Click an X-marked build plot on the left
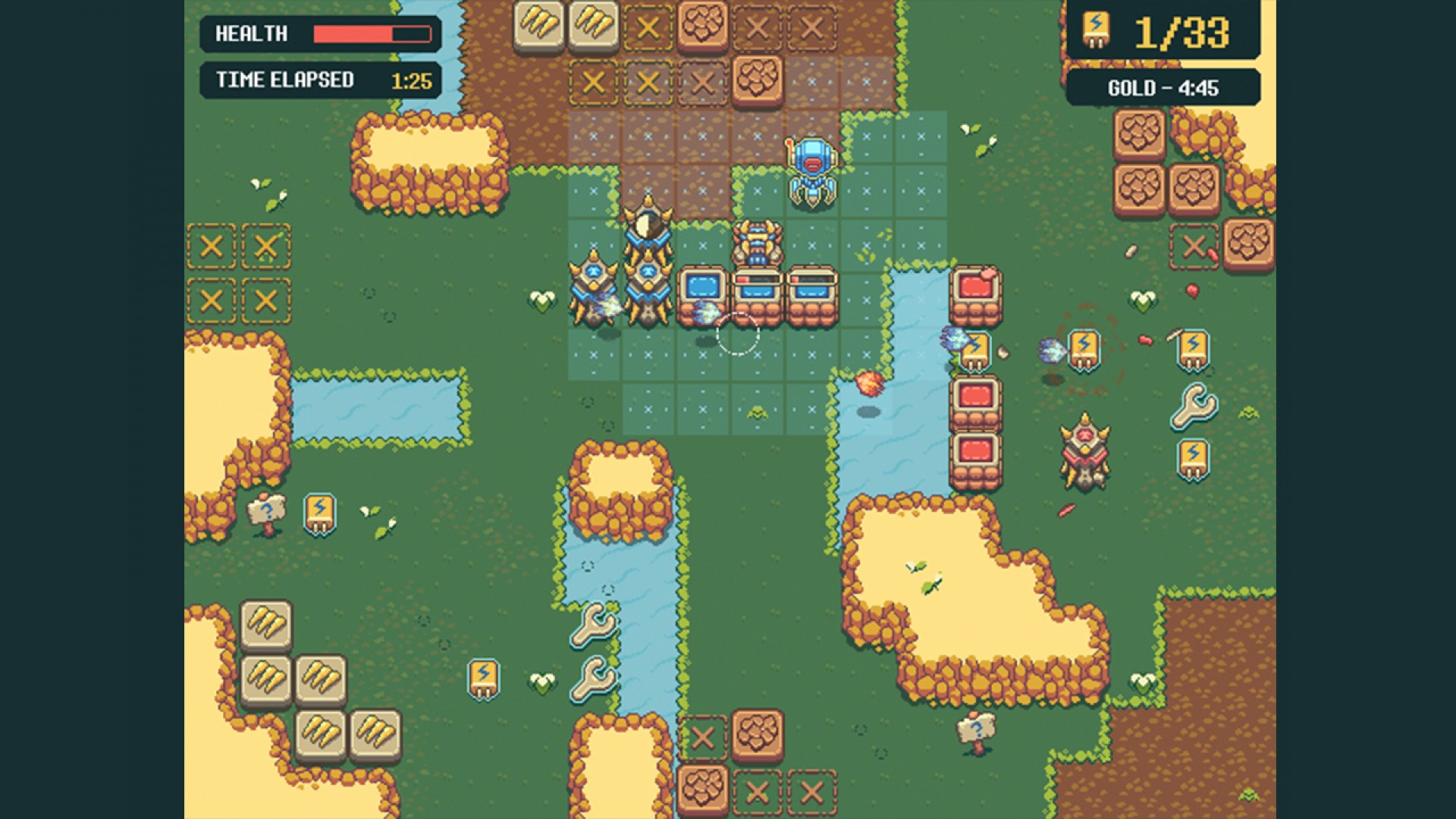The height and width of the screenshot is (819, 1456). (x=212, y=246)
